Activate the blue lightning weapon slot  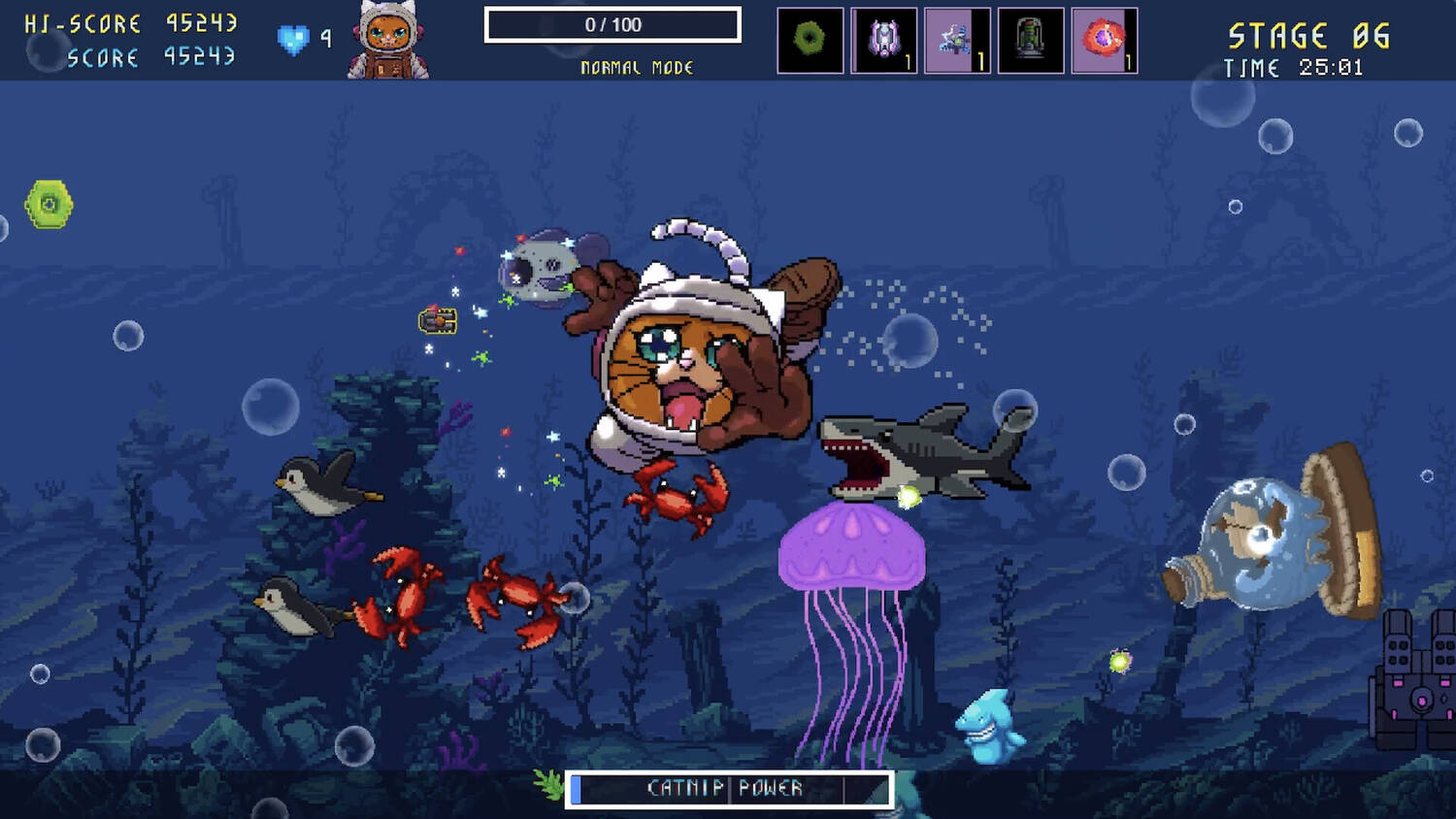pos(957,40)
